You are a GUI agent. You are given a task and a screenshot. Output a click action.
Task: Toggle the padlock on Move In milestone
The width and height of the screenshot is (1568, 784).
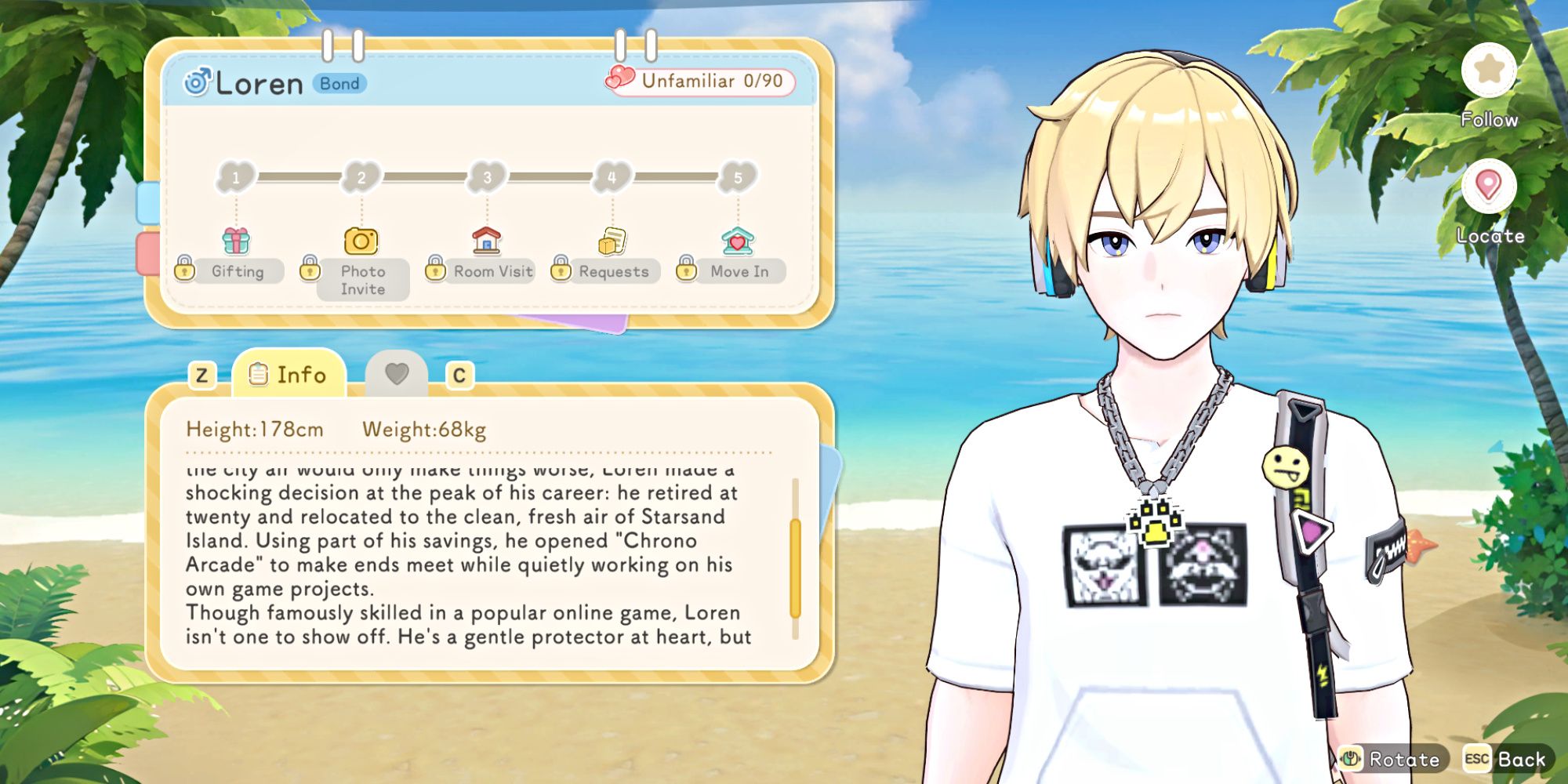[x=686, y=270]
